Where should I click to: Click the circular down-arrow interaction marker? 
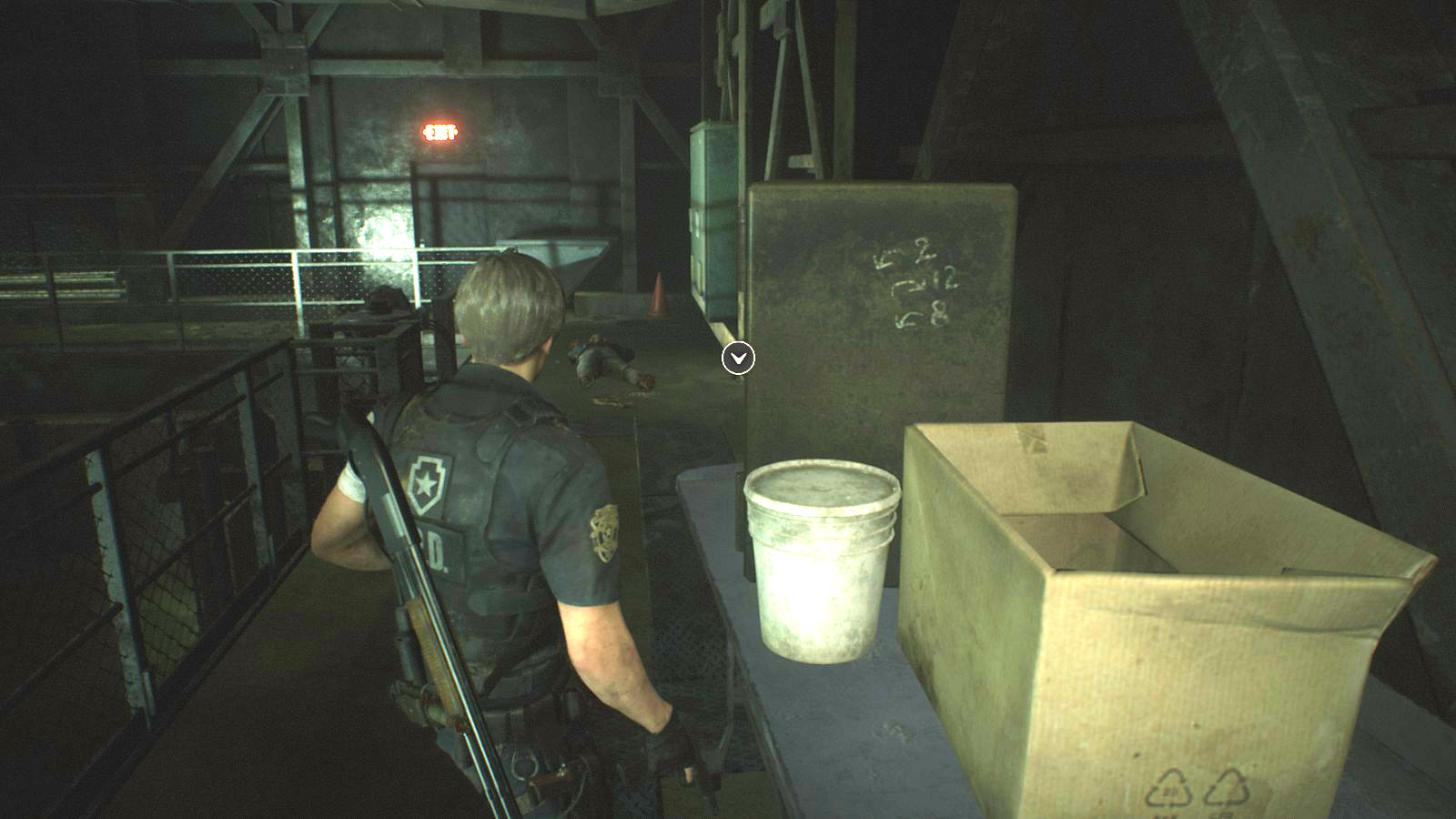tap(738, 359)
